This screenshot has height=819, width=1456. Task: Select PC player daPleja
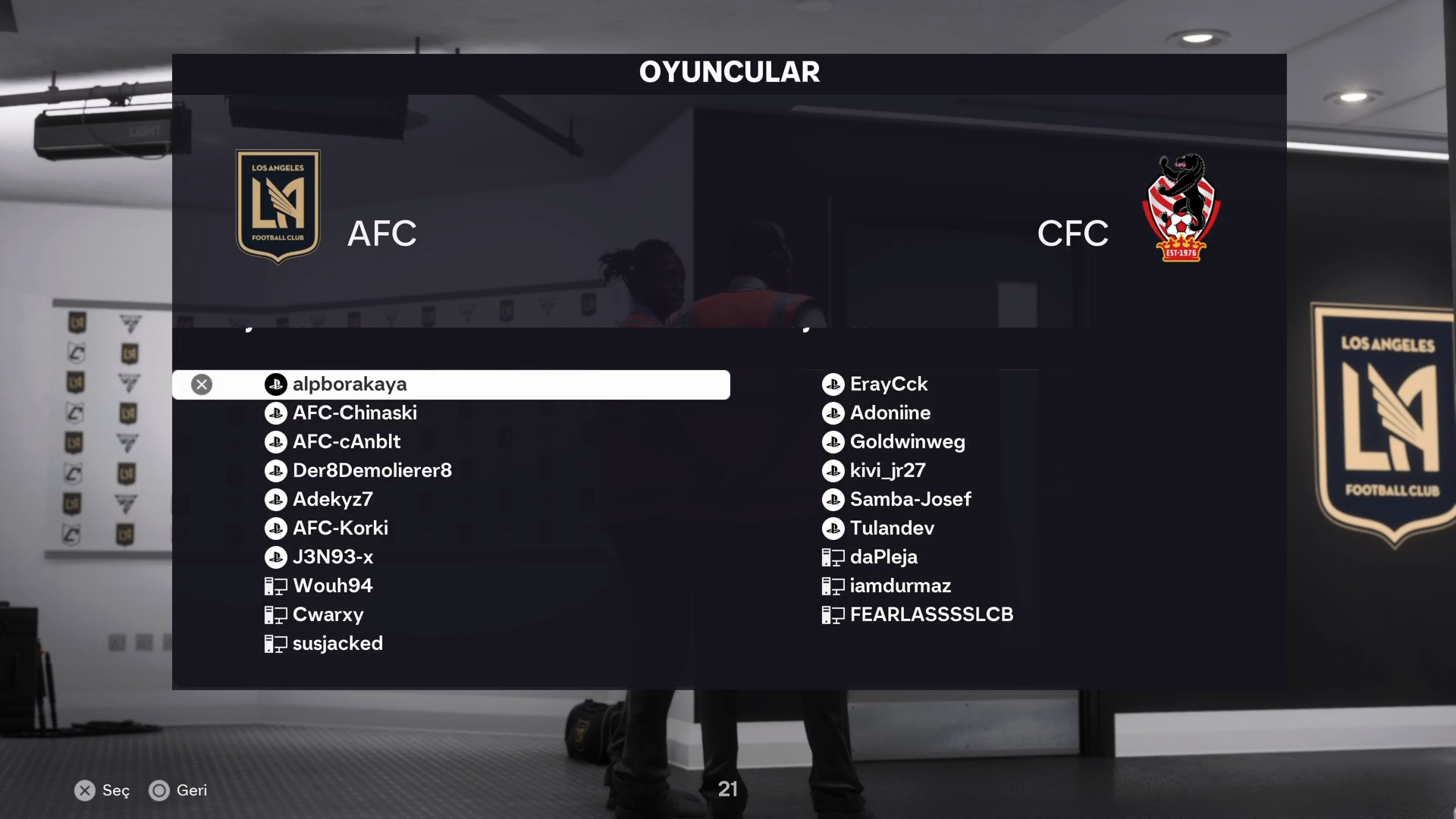coord(883,557)
